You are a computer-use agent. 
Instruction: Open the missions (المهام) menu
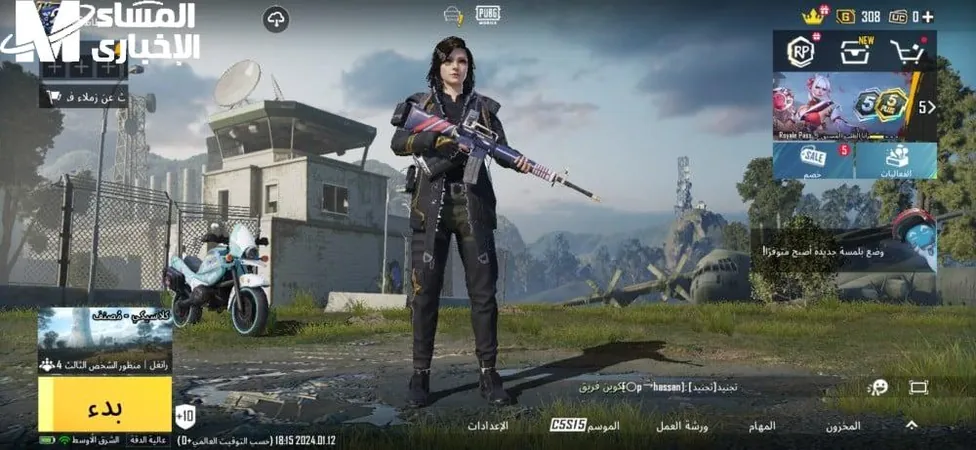[x=762, y=426]
